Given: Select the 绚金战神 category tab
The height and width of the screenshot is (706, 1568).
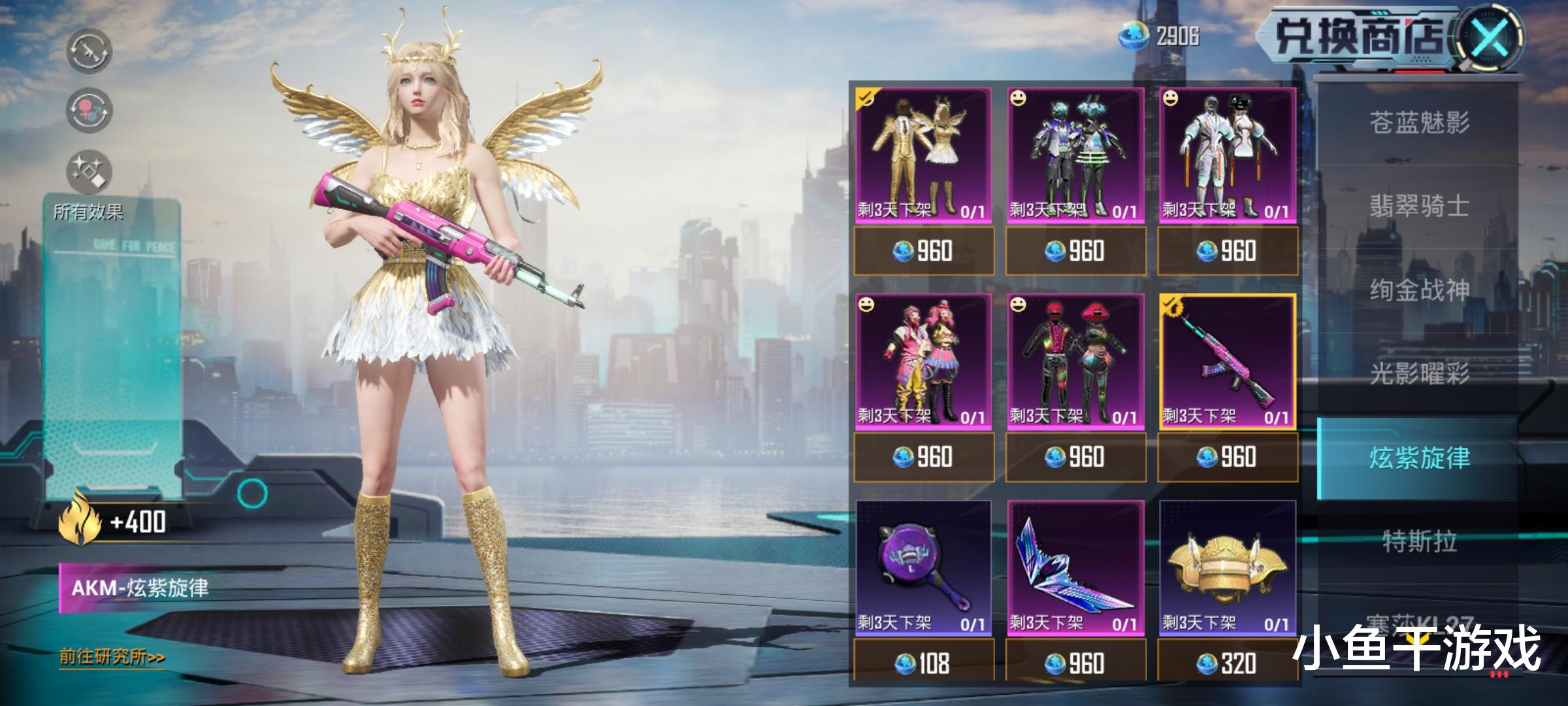Looking at the screenshot, I should click(x=1419, y=290).
